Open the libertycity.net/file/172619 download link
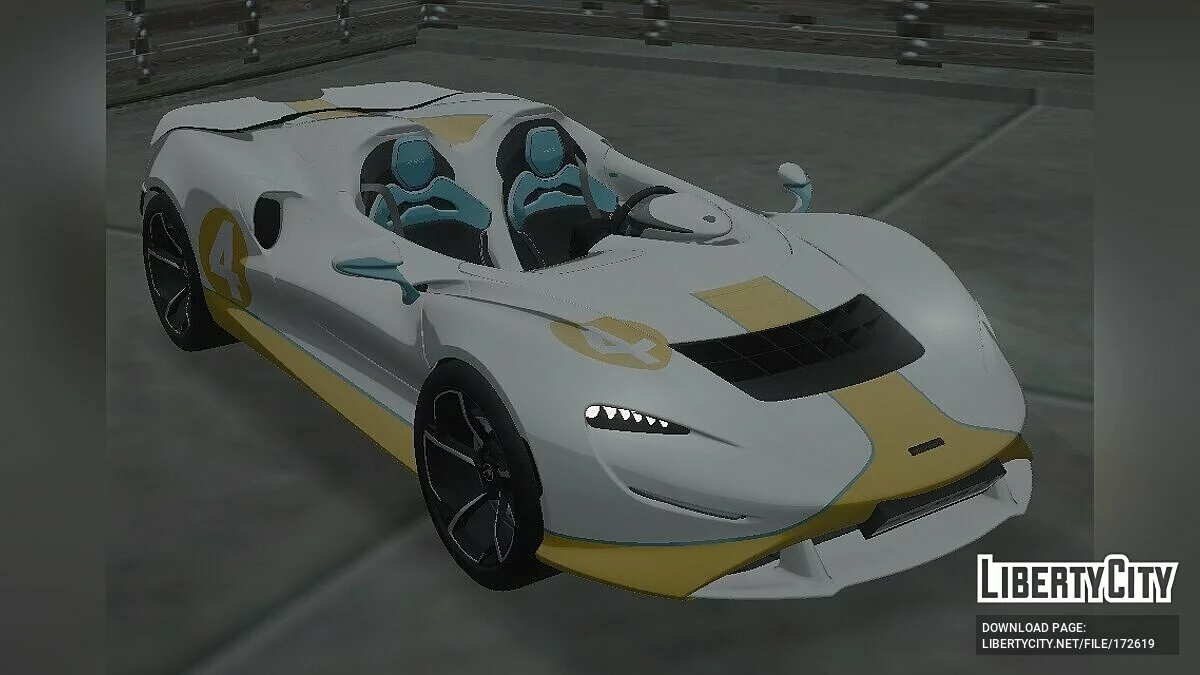This screenshot has height=675, width=1200. (1068, 644)
